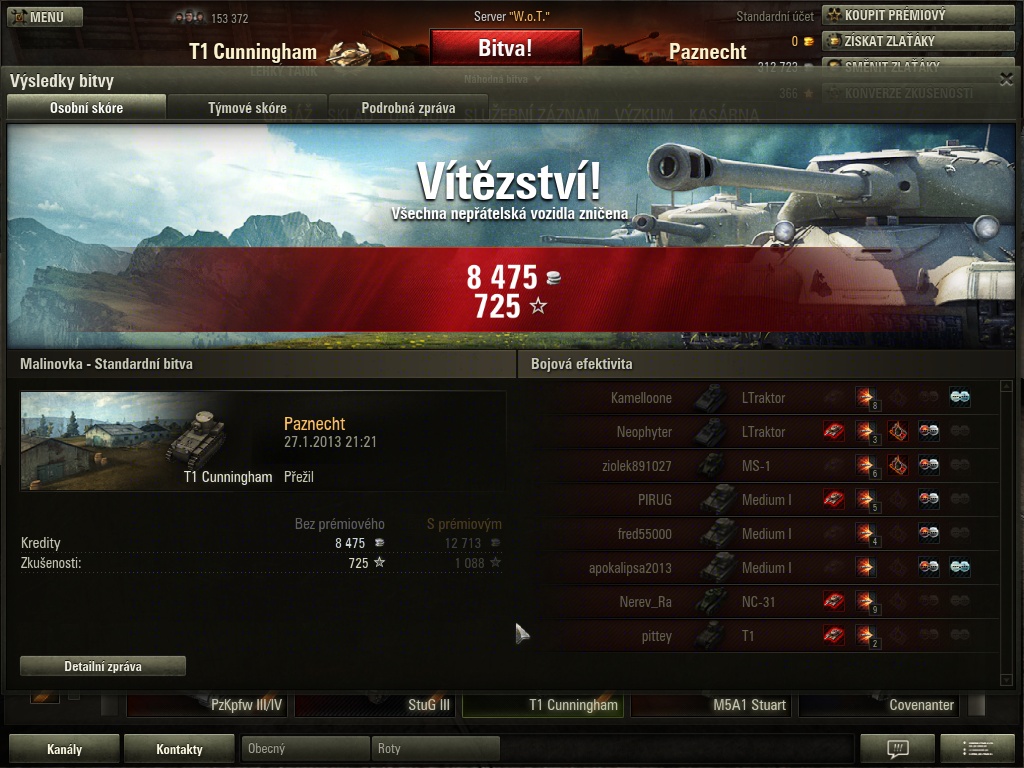Choose the M5A1 Stuart tank
Image resolution: width=1024 pixels, height=768 pixels.
[x=713, y=705]
